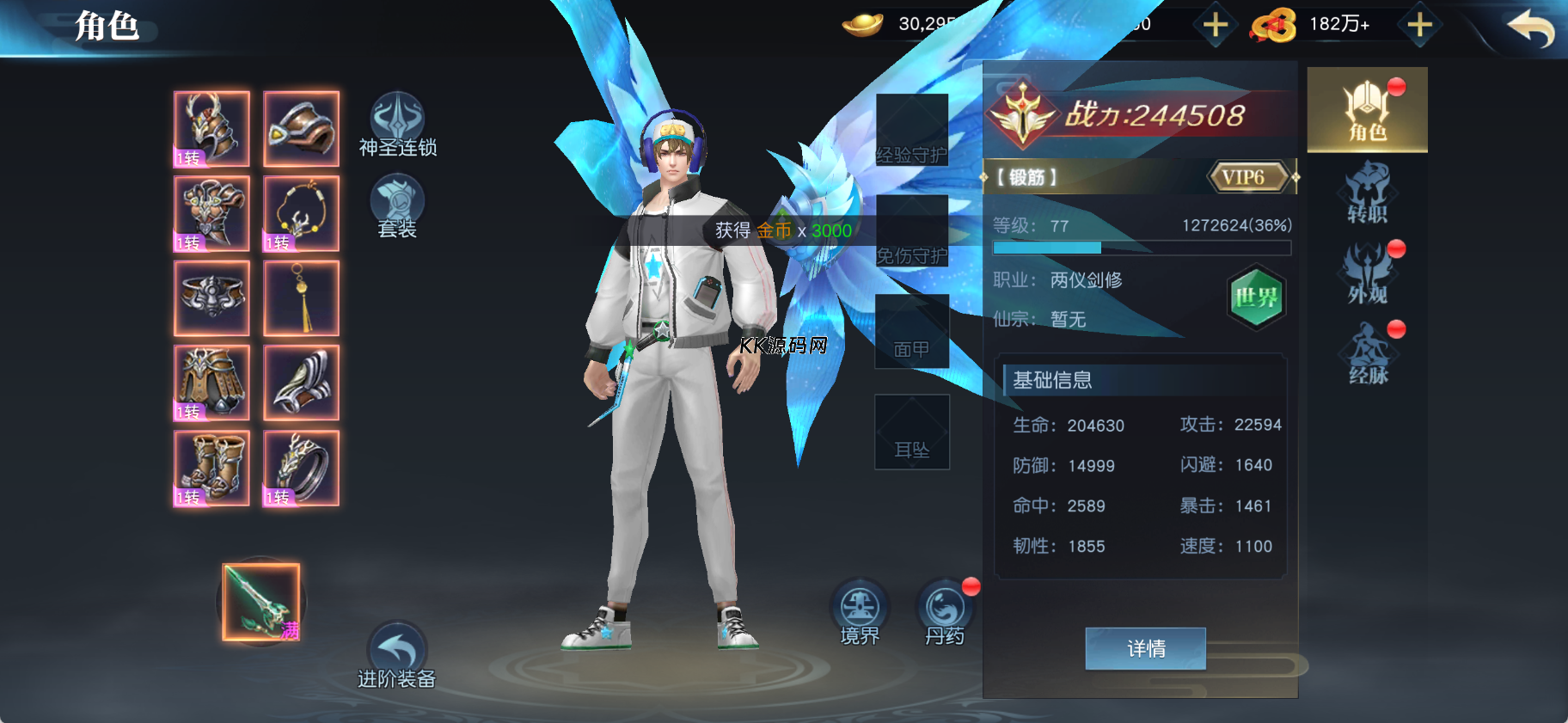Open the 经脉 meridians tab
The width and height of the screenshot is (1568, 723).
click(x=1367, y=353)
